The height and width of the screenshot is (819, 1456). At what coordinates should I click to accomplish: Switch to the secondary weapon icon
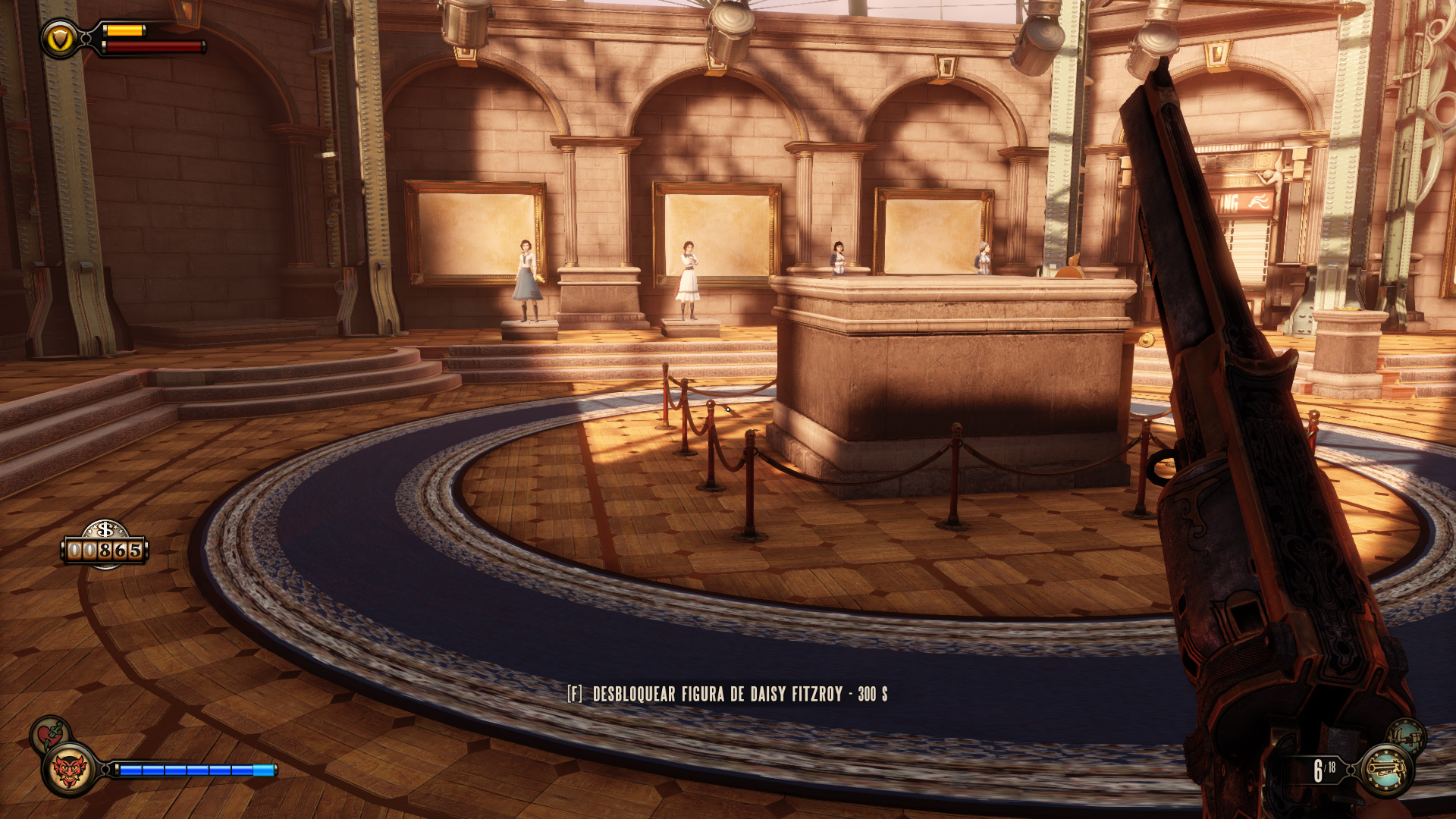(1405, 737)
